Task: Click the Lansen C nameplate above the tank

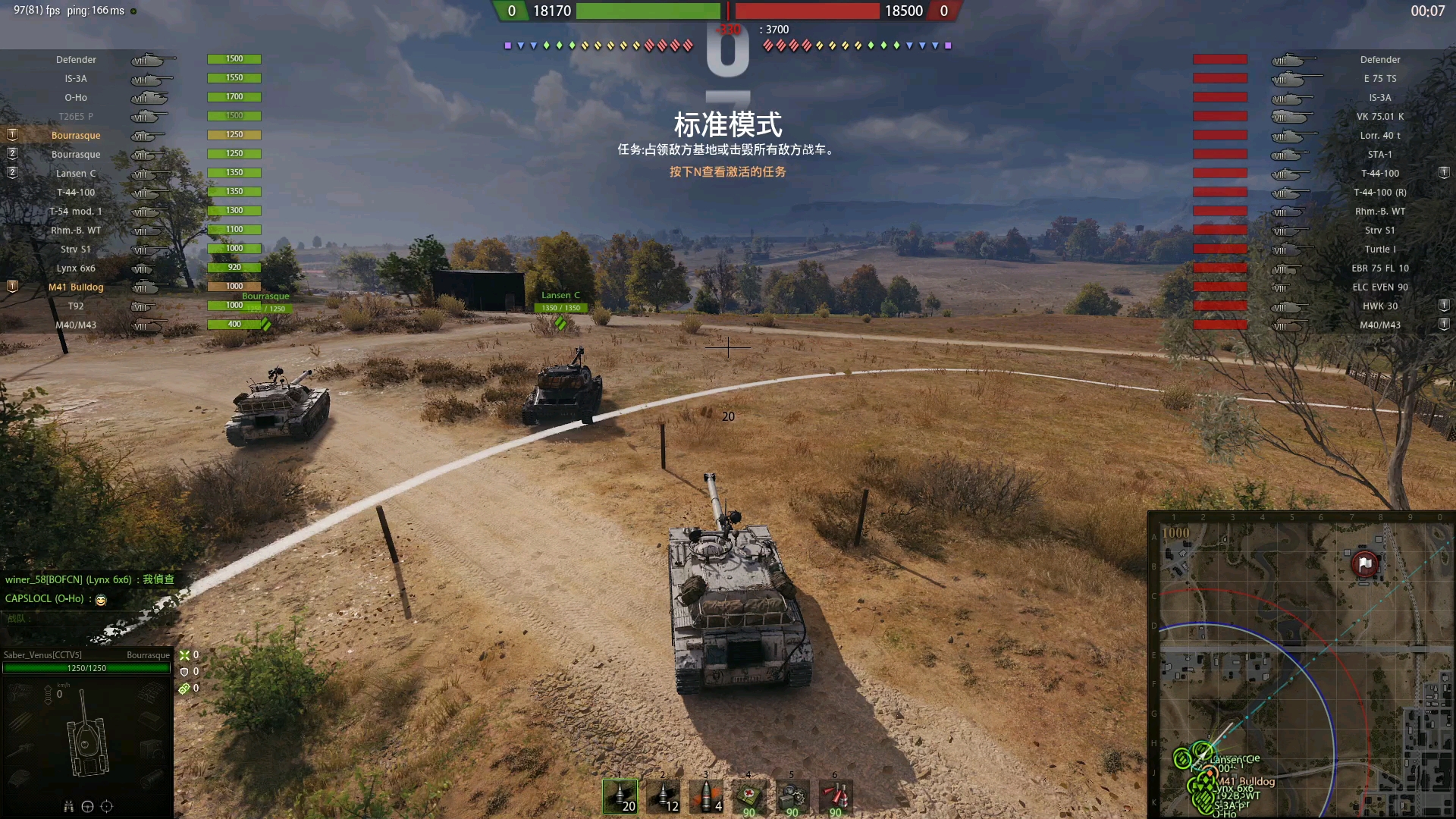Action: pyautogui.click(x=560, y=295)
